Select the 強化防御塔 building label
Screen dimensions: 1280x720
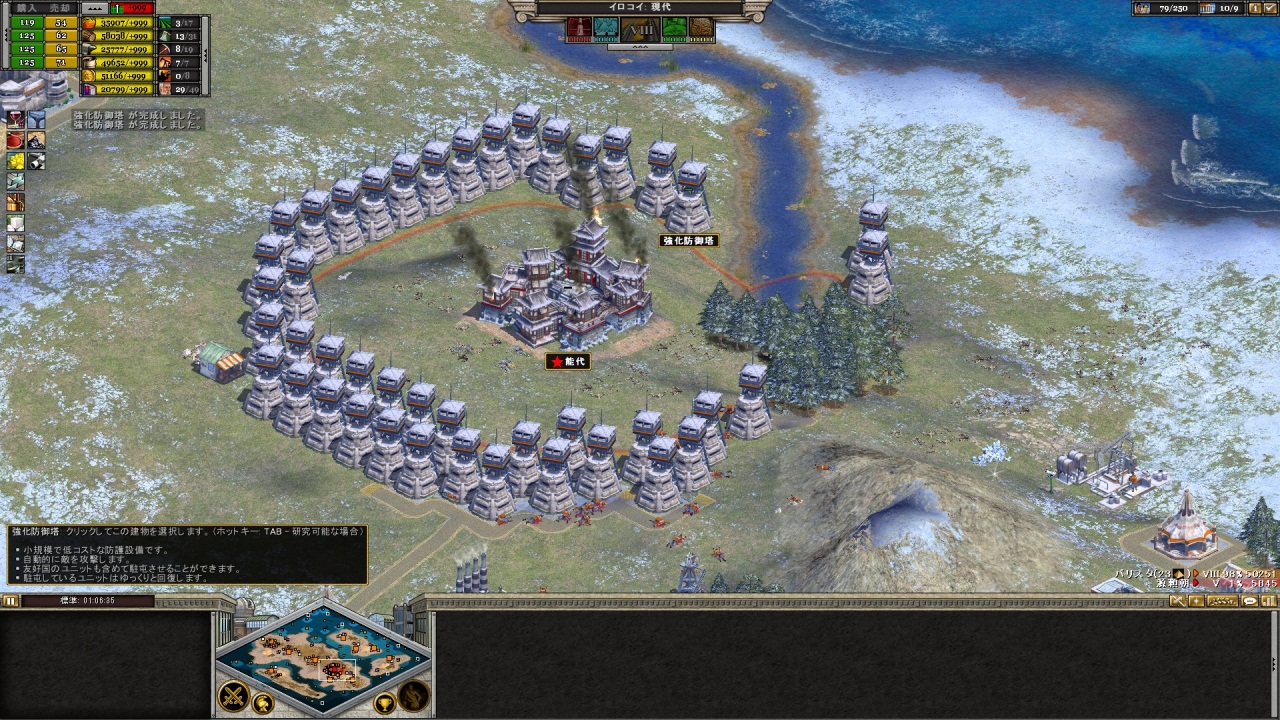pos(689,241)
